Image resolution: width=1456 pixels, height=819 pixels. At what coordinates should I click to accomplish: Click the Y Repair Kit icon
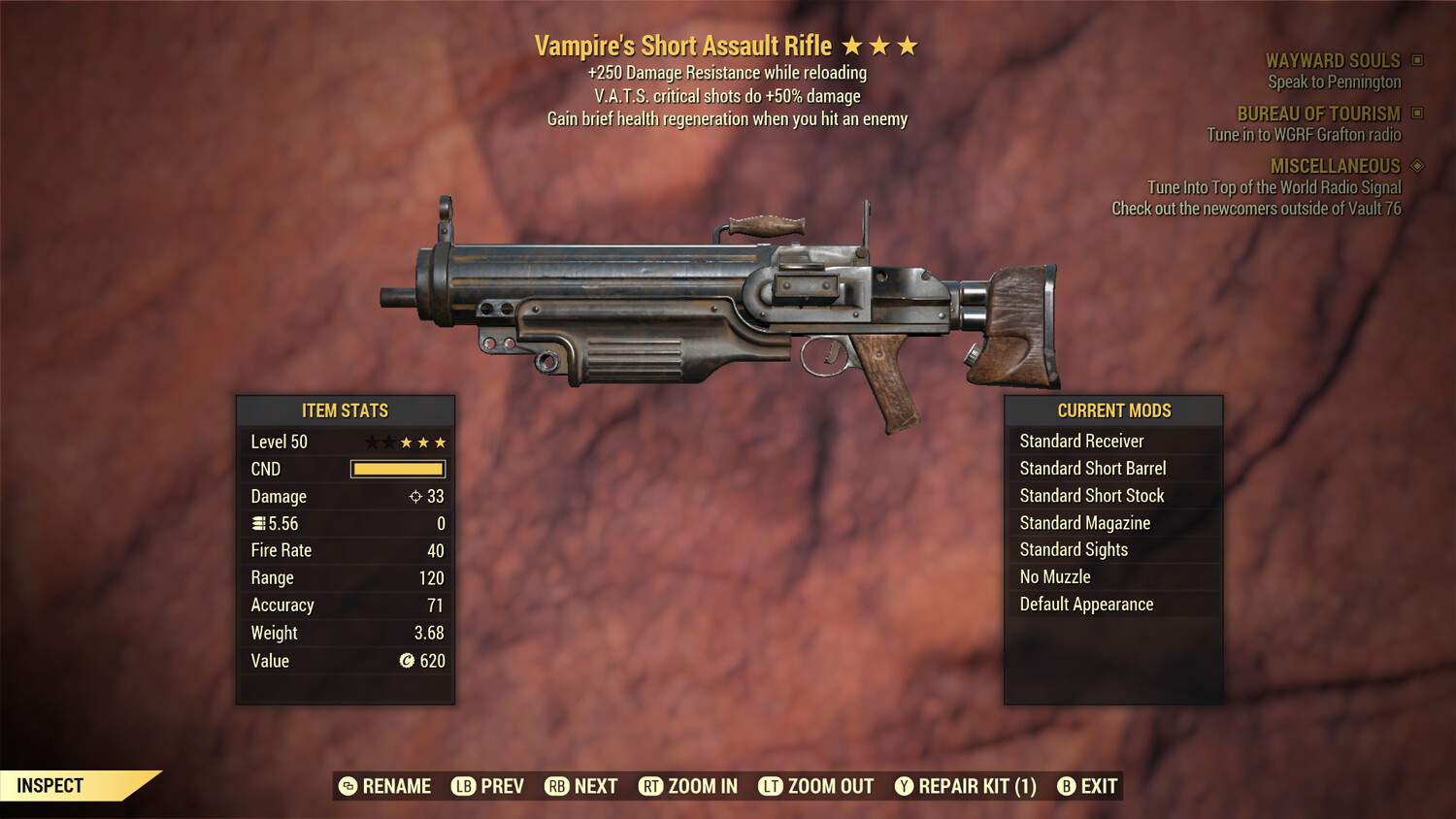point(903,786)
